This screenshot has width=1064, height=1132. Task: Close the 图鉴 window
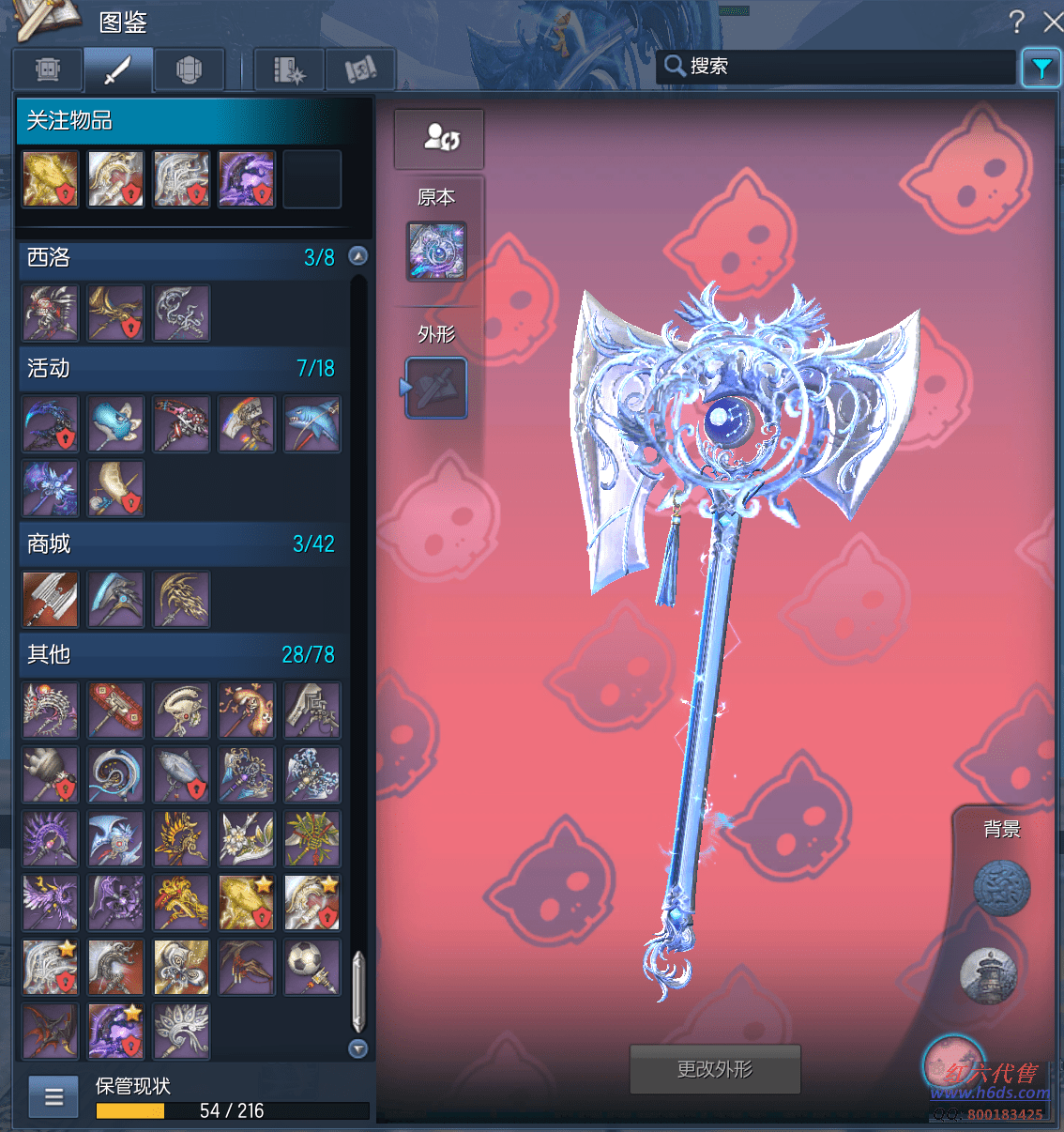(x=1053, y=21)
